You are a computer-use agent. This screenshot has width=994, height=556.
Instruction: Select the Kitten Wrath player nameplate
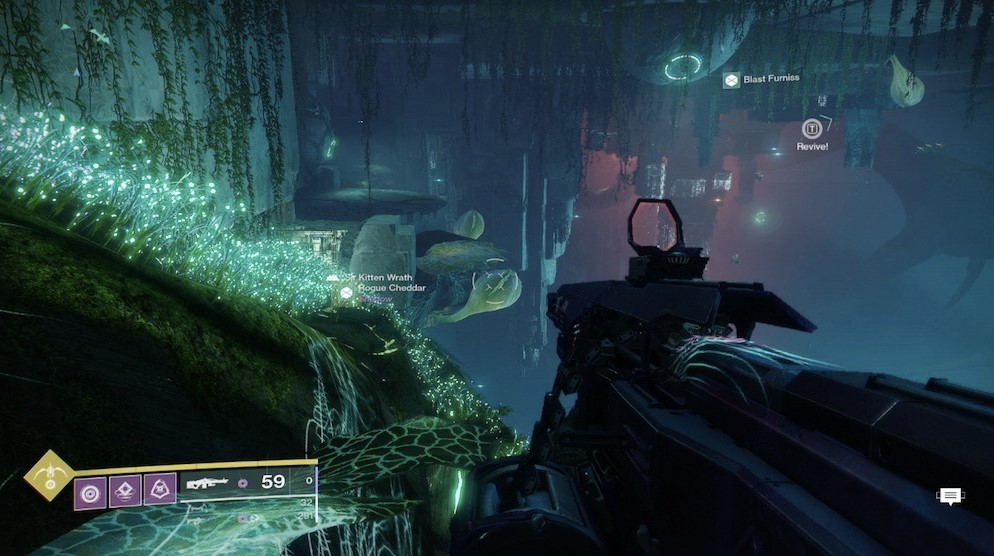(x=385, y=276)
